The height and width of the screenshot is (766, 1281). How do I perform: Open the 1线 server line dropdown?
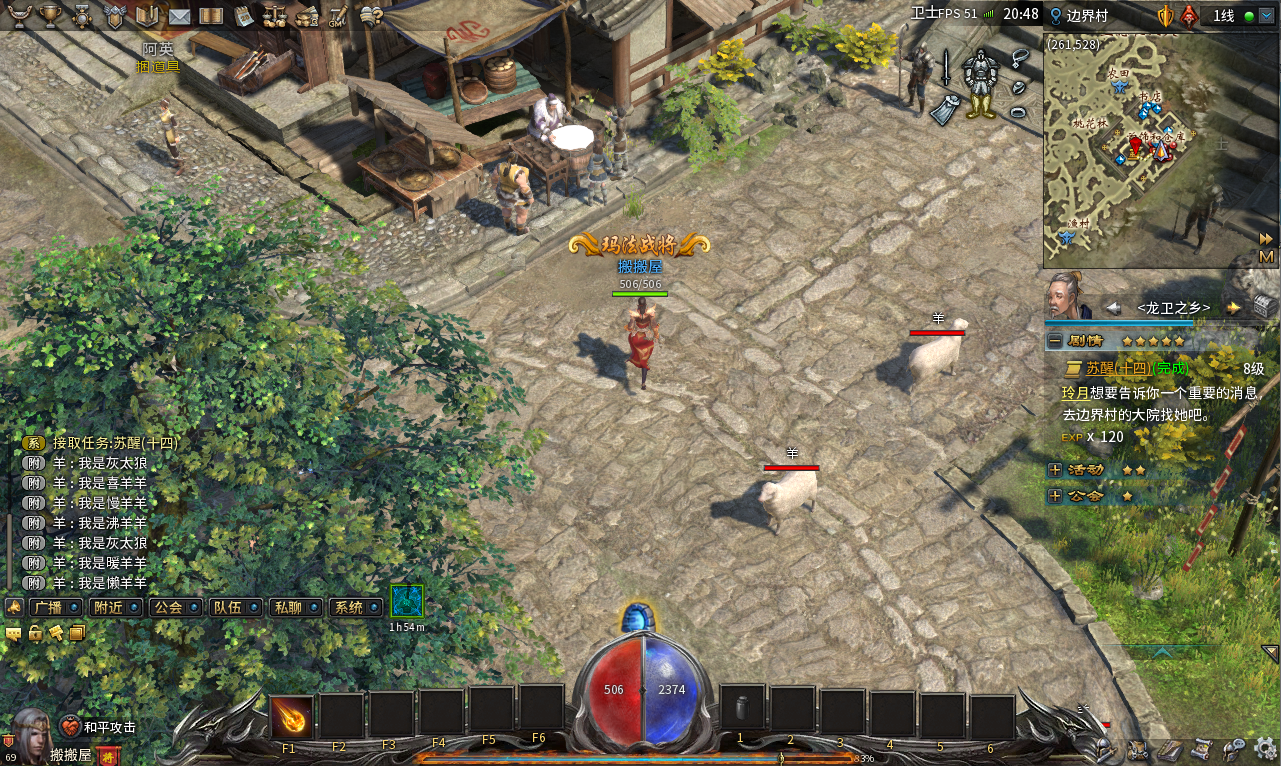pyautogui.click(x=1231, y=16)
